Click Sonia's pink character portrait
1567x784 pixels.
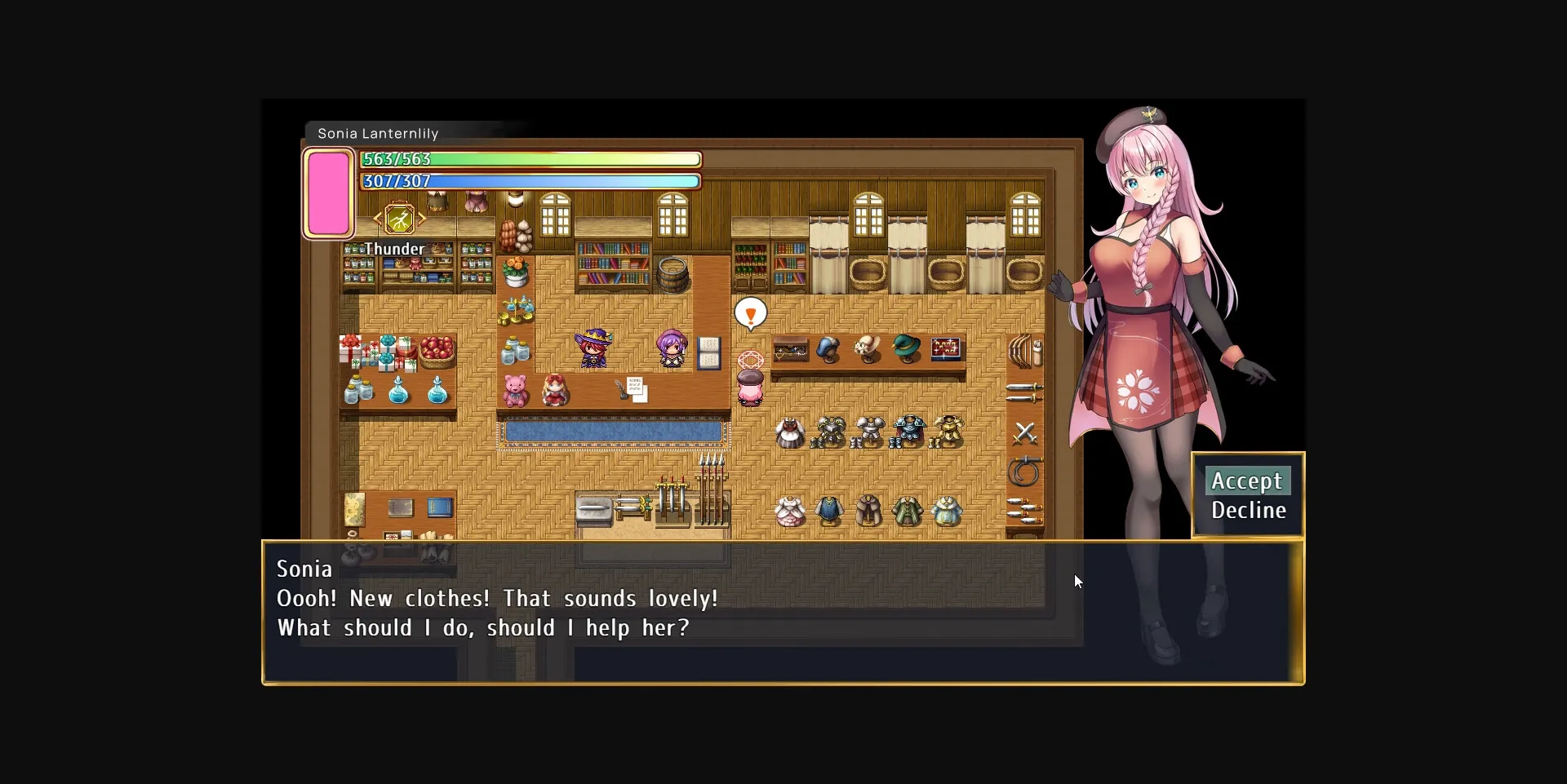tap(328, 194)
